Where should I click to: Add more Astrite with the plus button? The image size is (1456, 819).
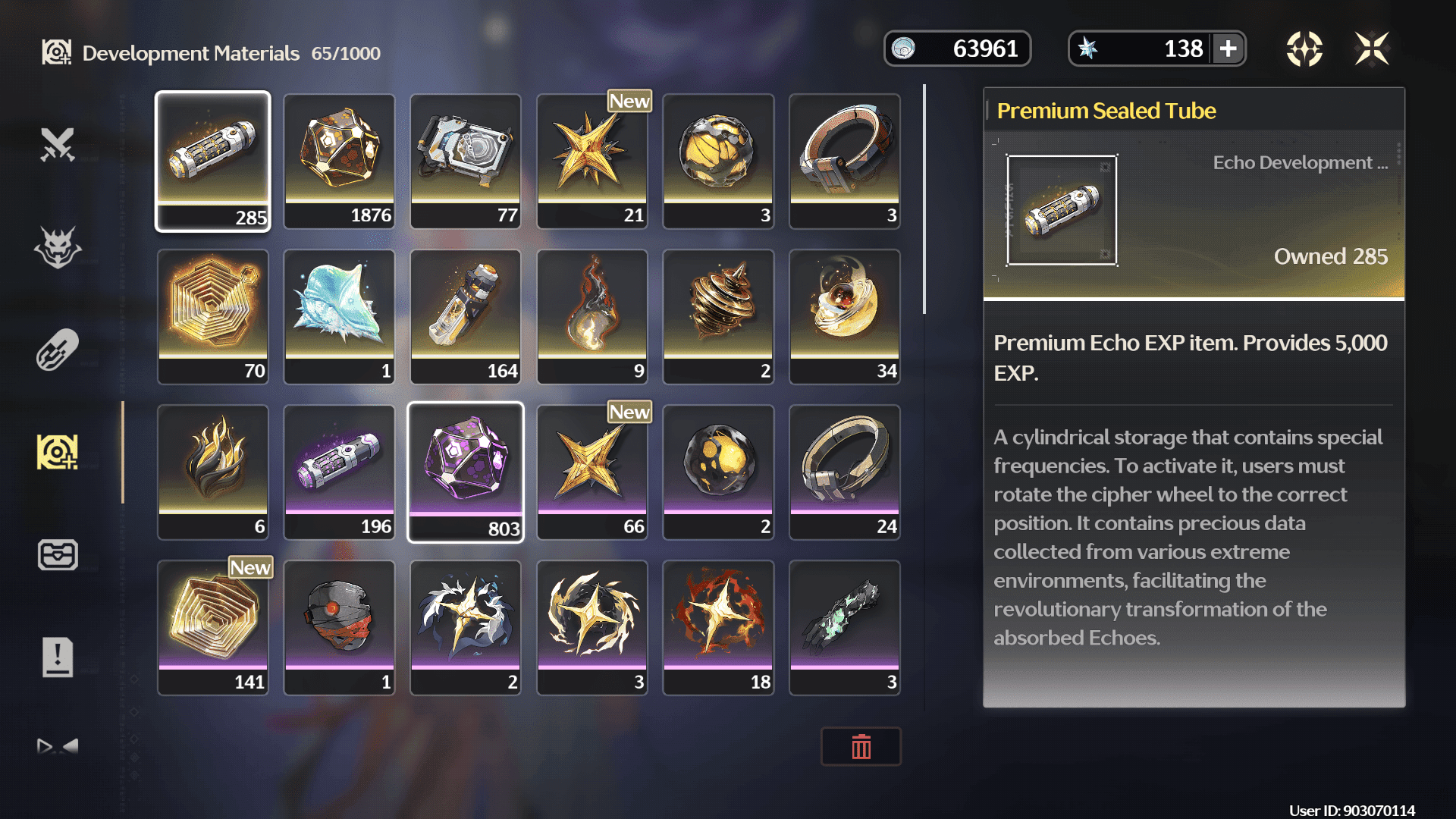1228,49
